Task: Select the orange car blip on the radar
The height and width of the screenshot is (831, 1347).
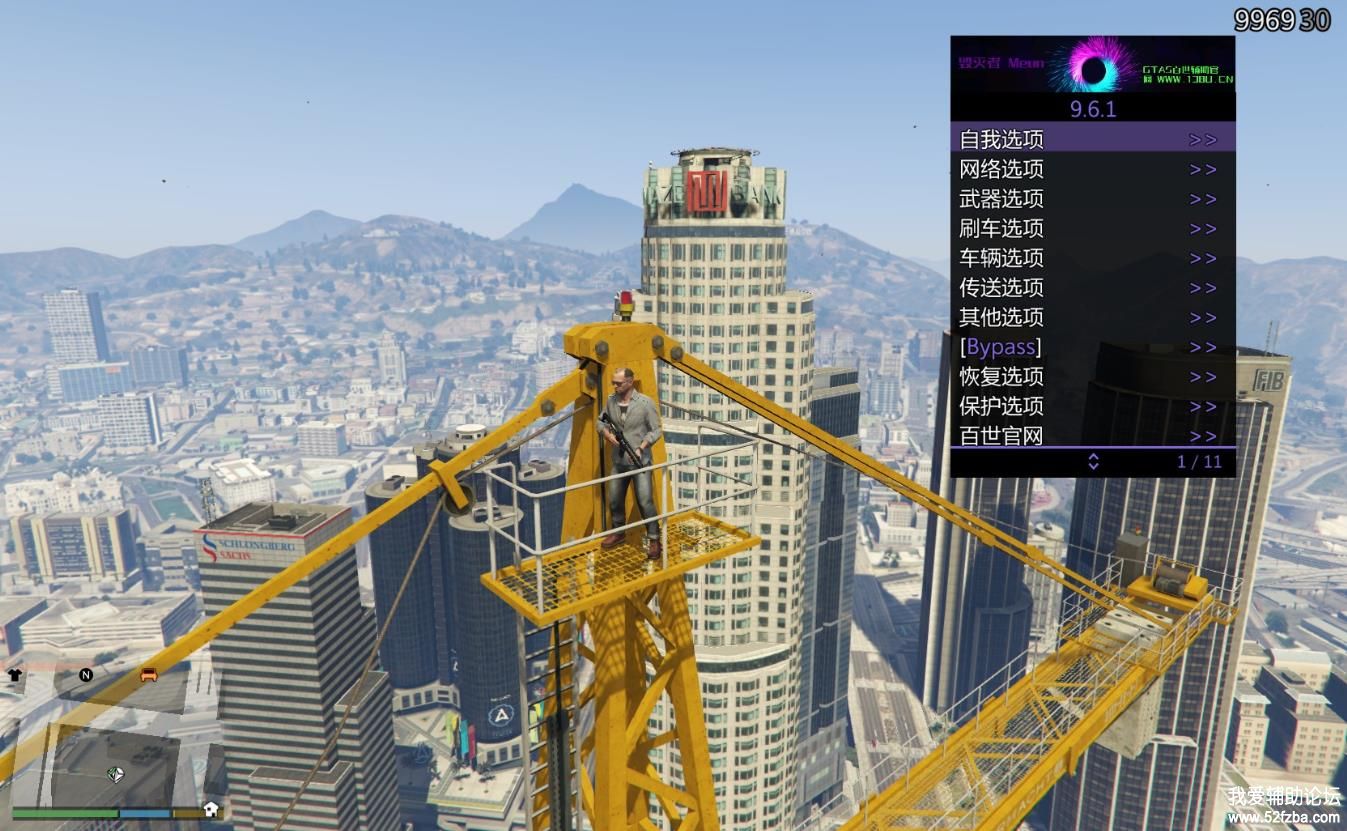Action: tap(149, 674)
